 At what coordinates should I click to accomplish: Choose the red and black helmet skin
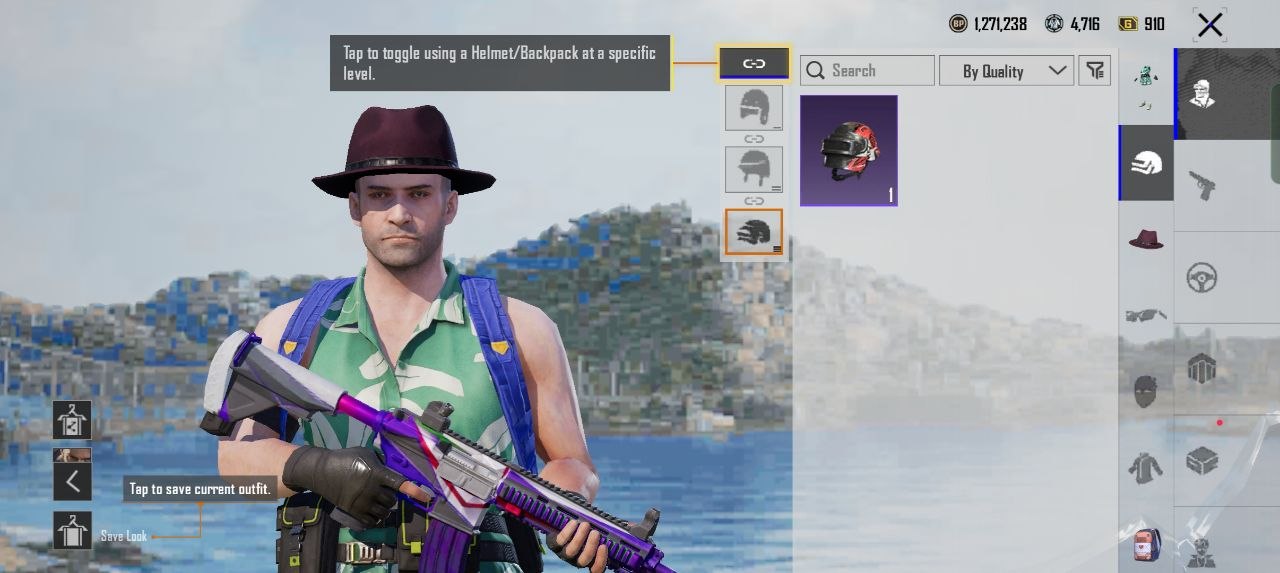click(849, 151)
